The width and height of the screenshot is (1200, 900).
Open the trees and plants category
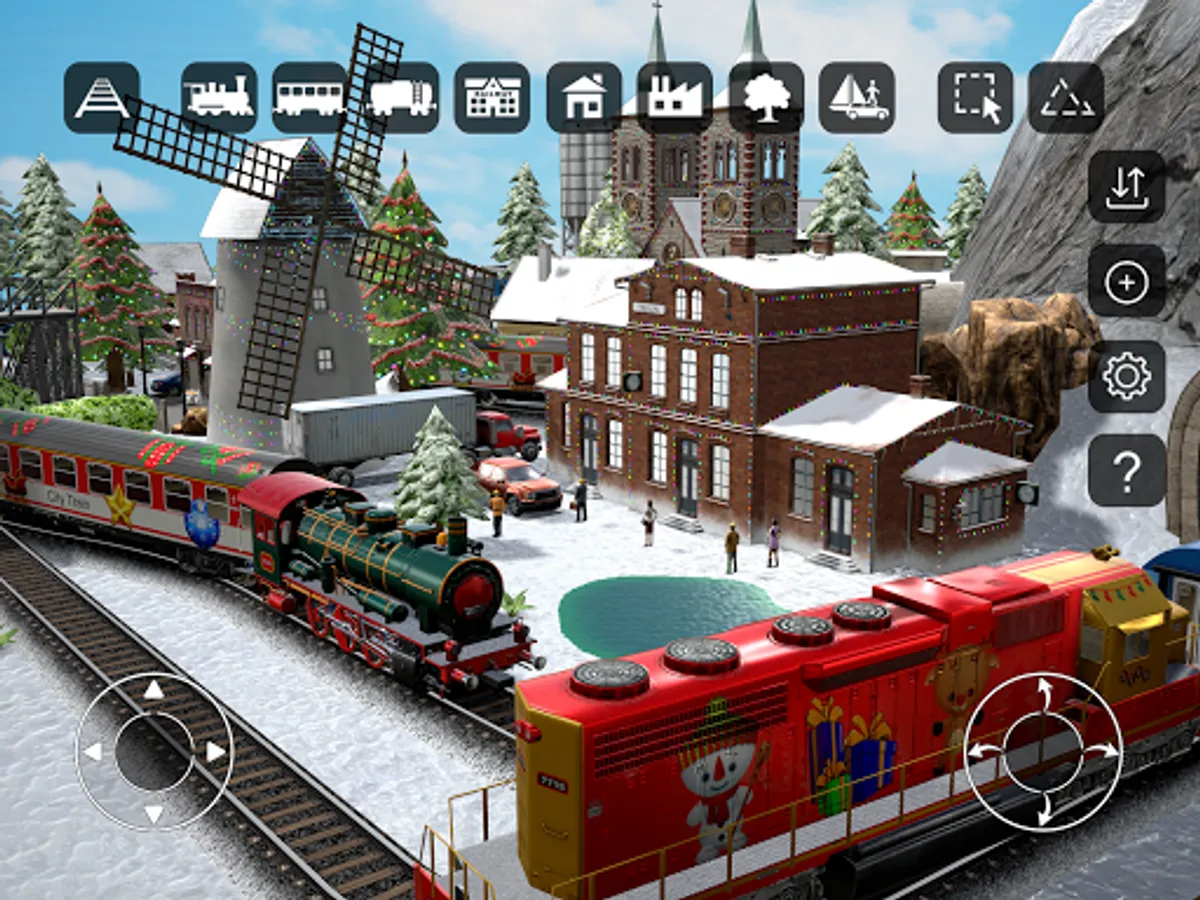coord(766,98)
